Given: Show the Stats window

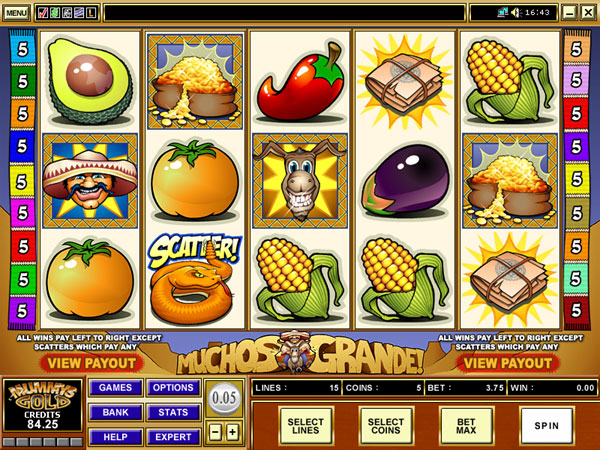Looking at the screenshot, I should (x=172, y=412).
